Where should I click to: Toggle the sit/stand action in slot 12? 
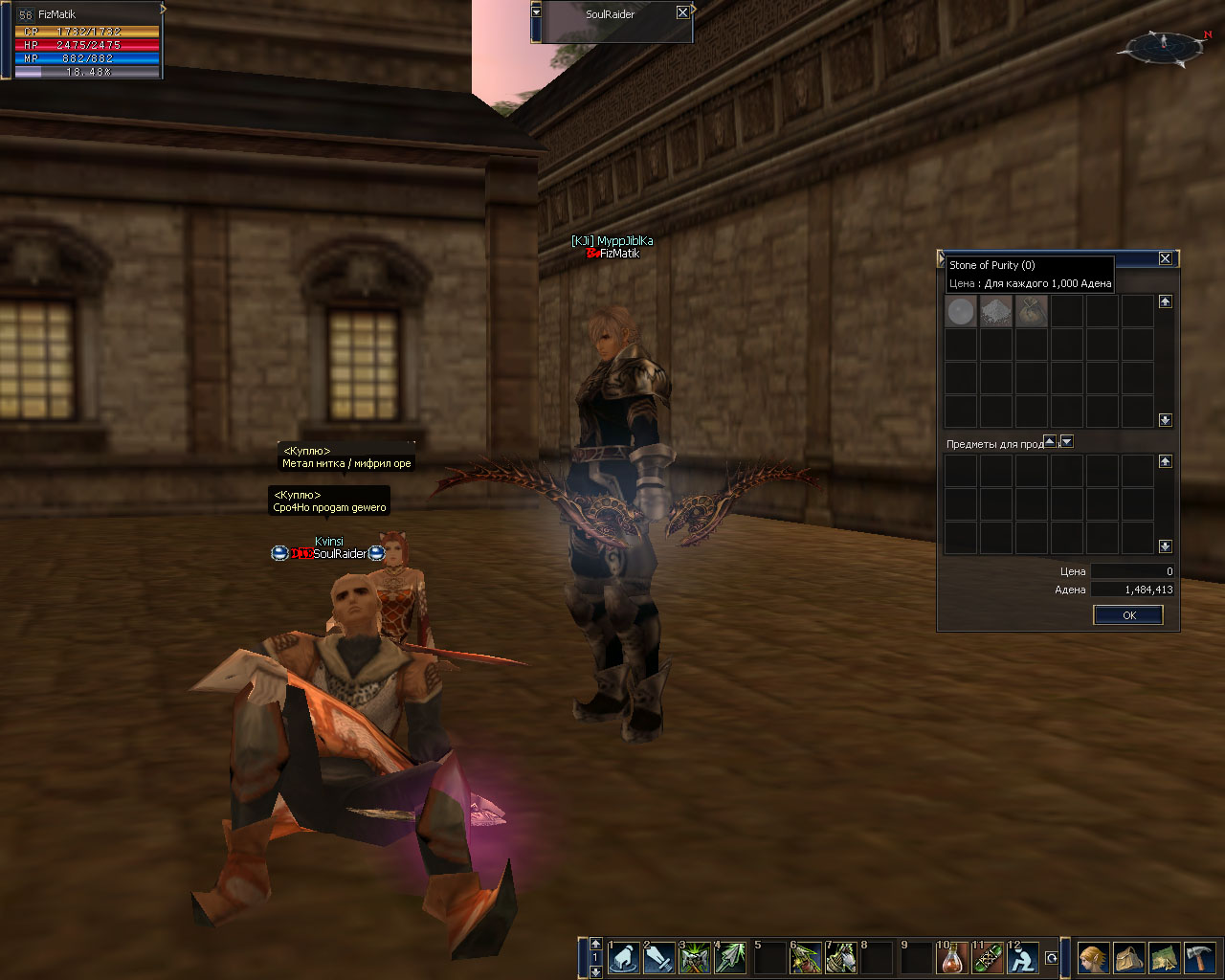[x=1024, y=957]
